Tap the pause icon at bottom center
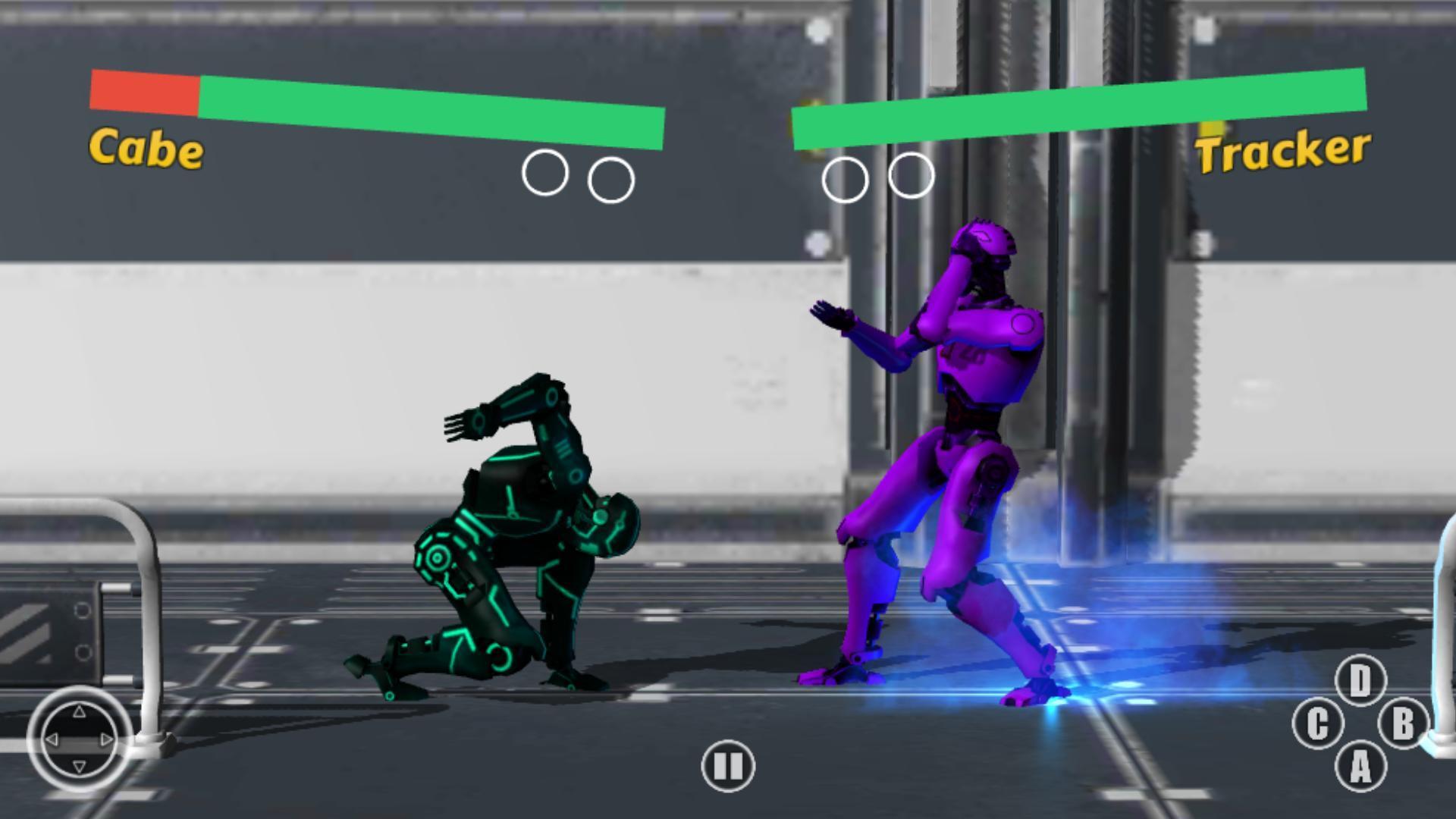 [726, 767]
